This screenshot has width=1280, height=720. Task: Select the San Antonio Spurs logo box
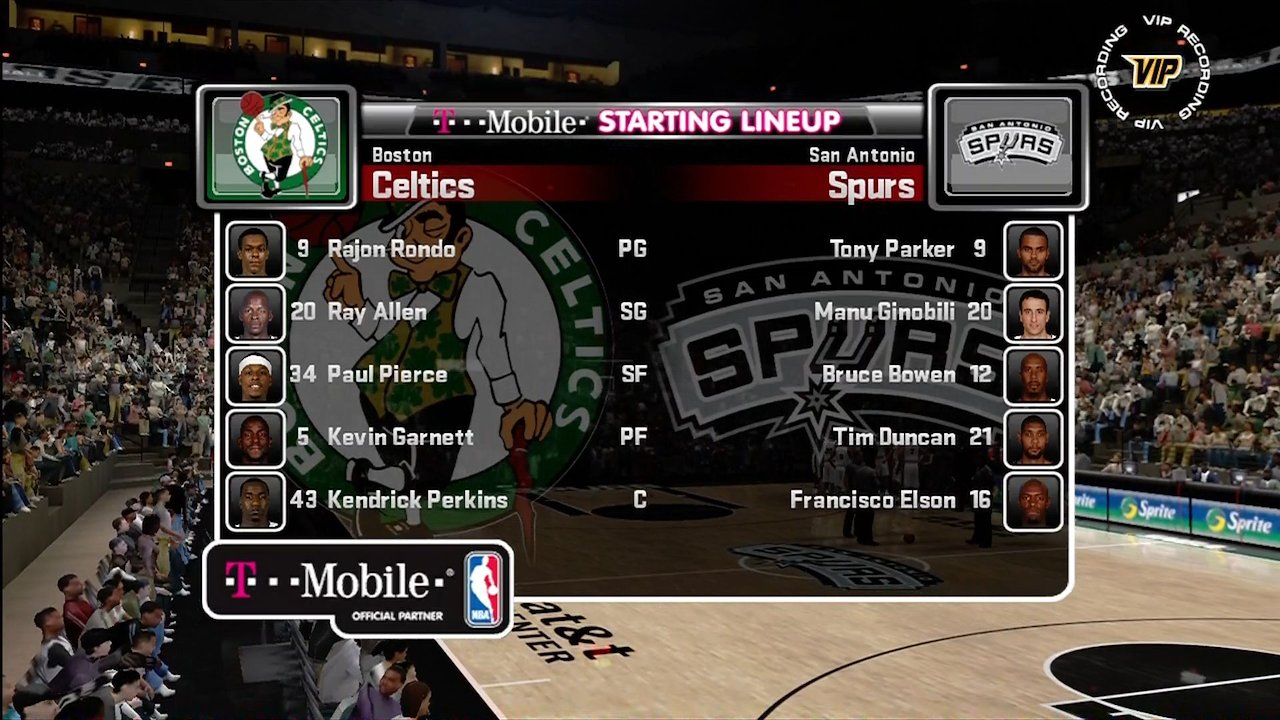coord(1008,147)
